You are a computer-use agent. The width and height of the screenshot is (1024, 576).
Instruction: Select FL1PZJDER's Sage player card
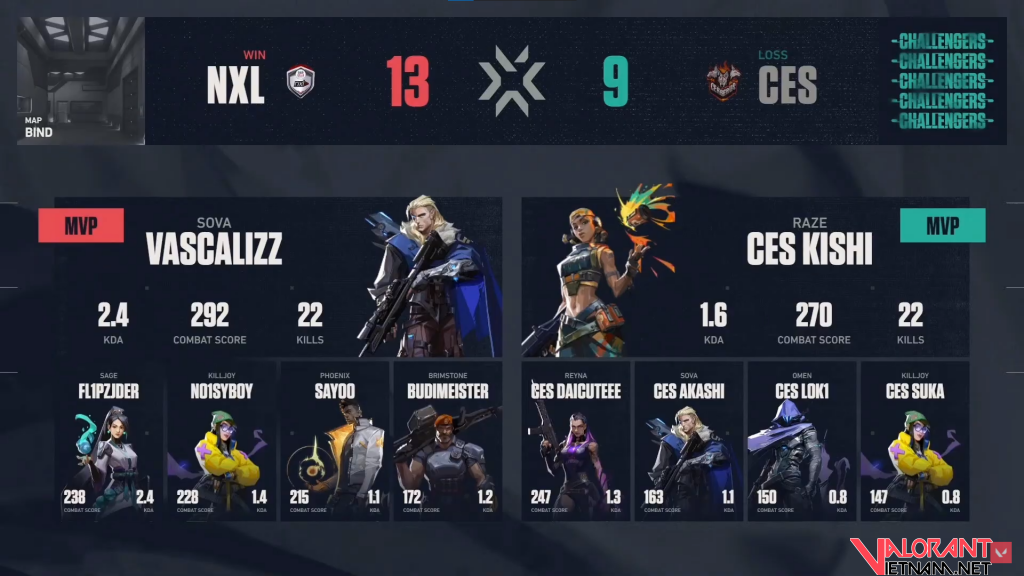pyautogui.click(x=108, y=441)
